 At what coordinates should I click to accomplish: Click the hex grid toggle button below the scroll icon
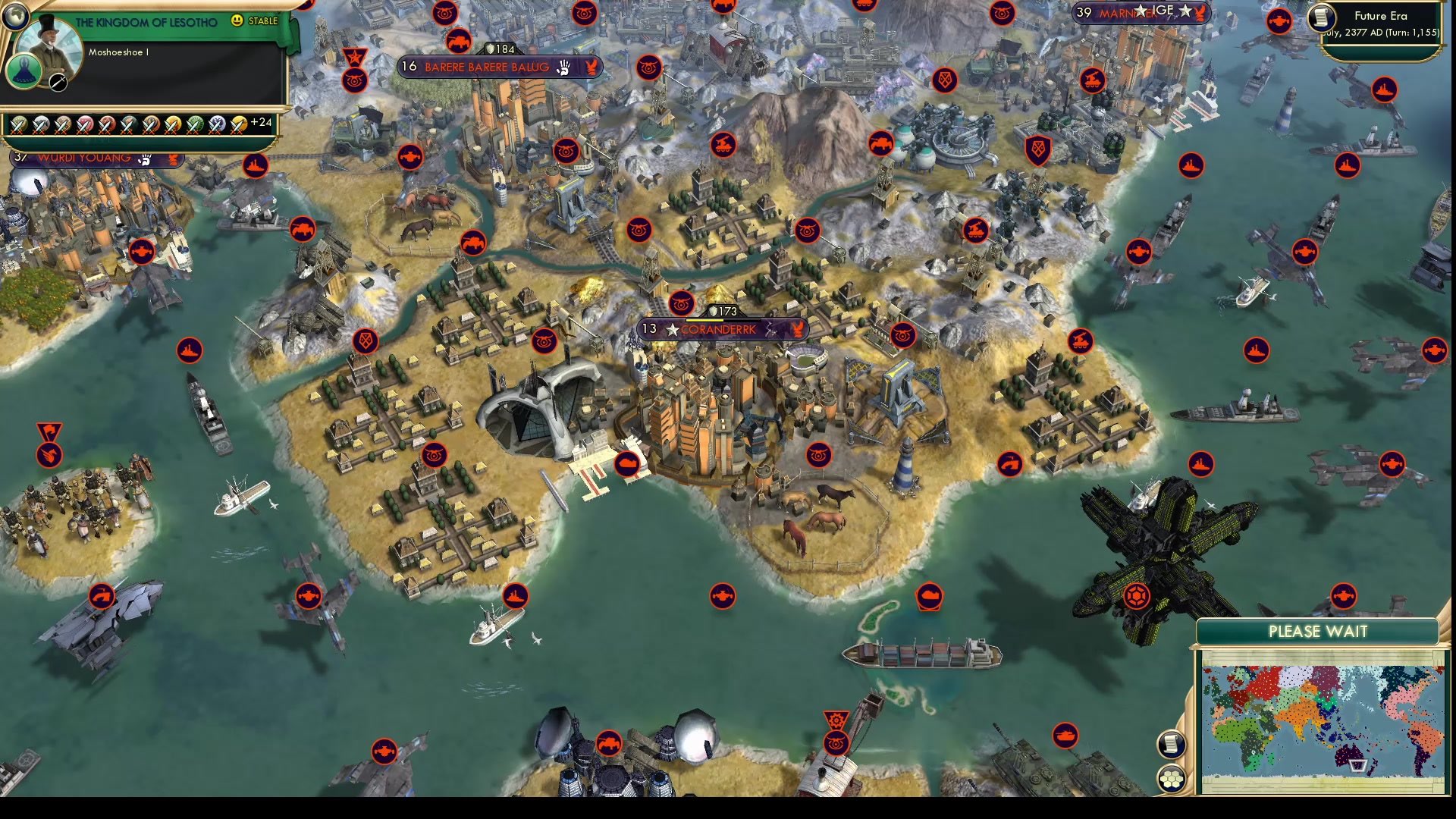coord(1172,778)
